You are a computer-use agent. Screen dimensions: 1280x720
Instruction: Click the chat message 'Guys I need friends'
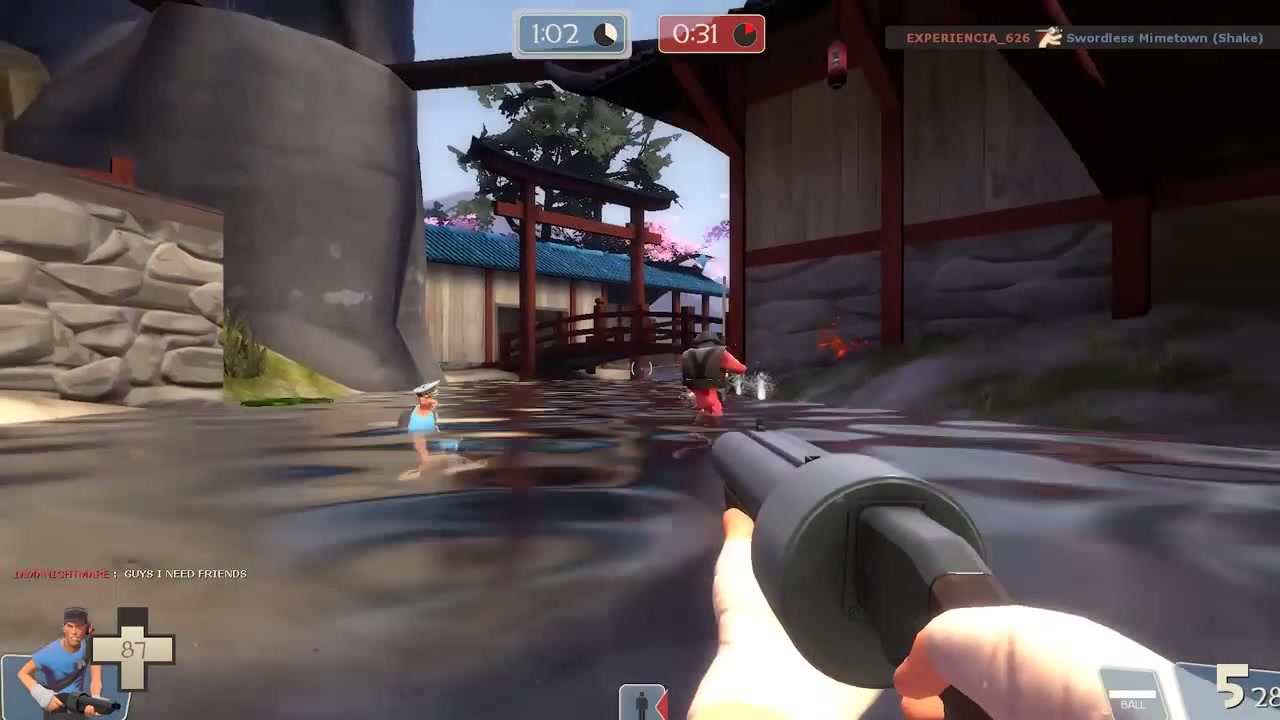130,574
